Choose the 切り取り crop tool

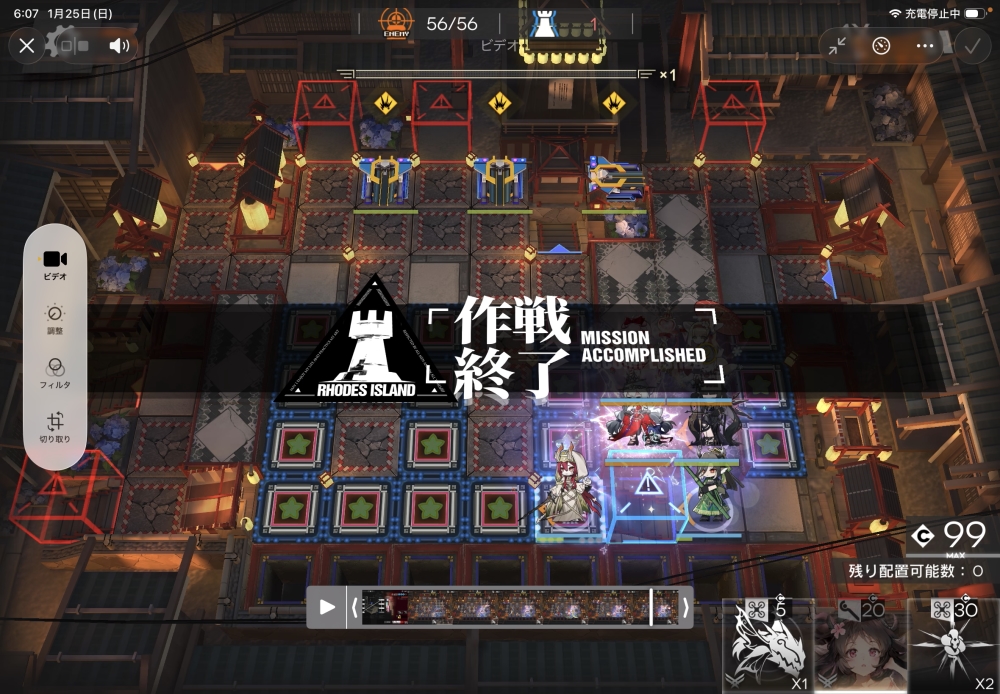55,427
